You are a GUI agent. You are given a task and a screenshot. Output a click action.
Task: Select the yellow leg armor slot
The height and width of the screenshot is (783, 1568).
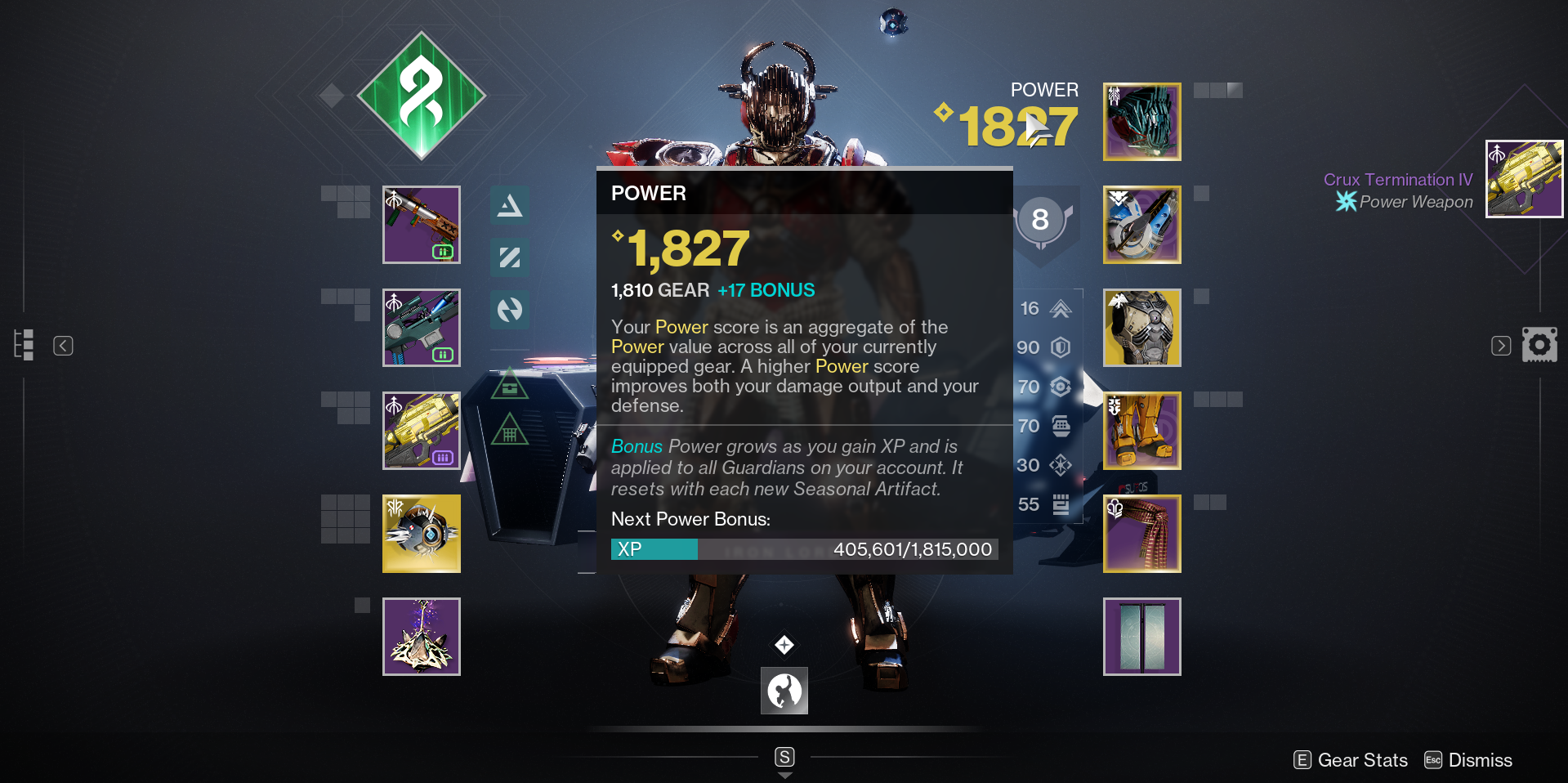coord(1141,431)
